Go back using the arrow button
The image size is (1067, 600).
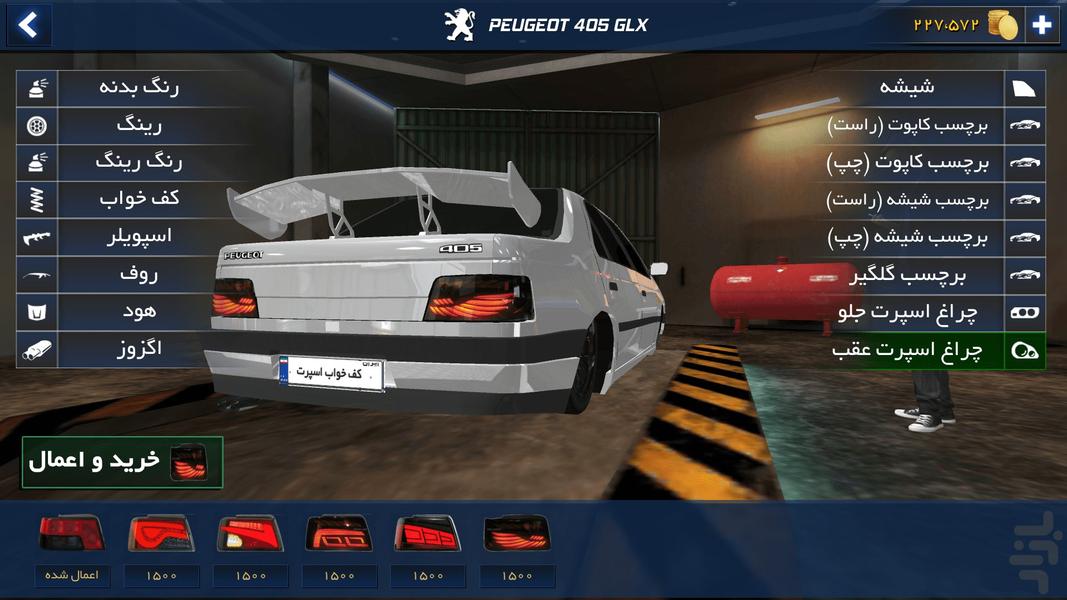point(28,25)
